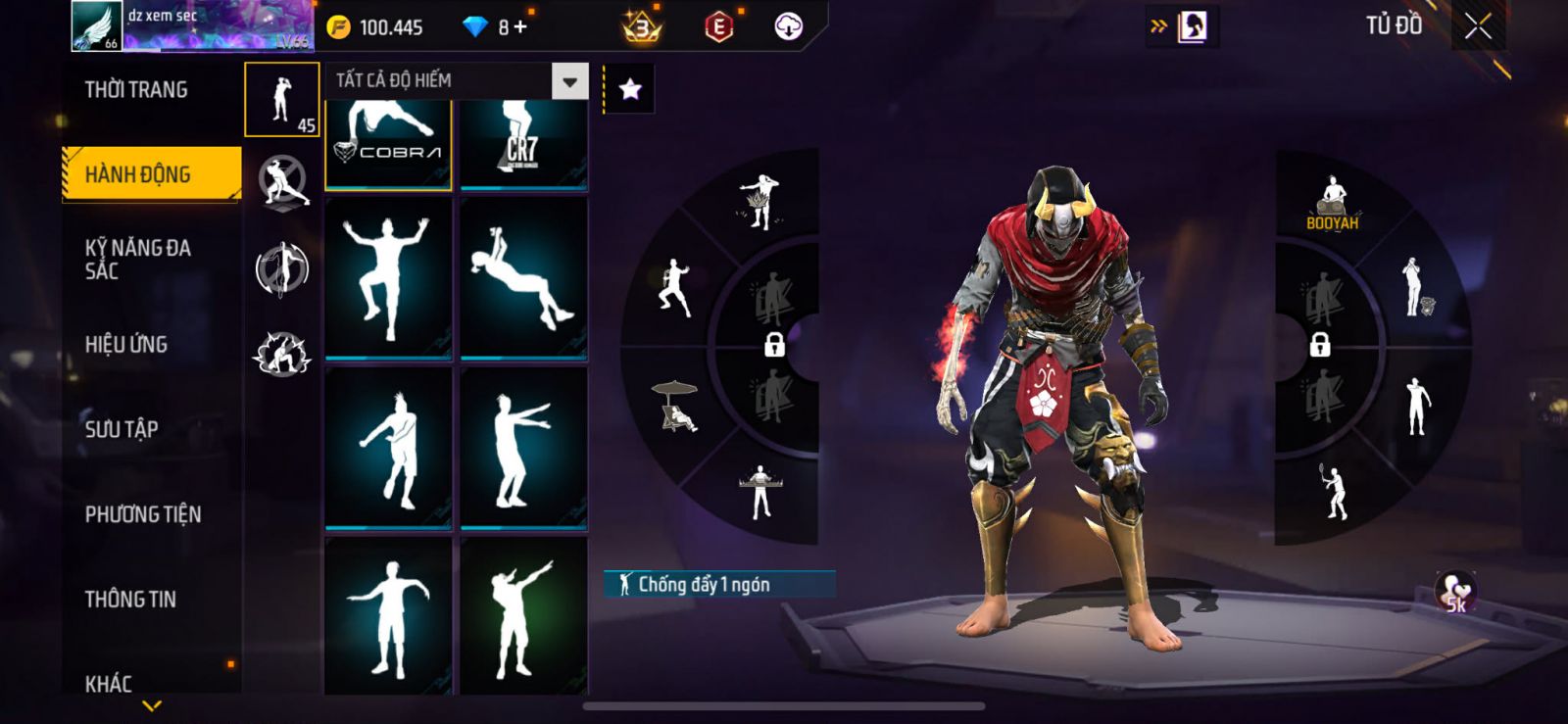This screenshot has width=1568, height=724.
Task: Pick the dab pose emote
Action: click(523, 617)
